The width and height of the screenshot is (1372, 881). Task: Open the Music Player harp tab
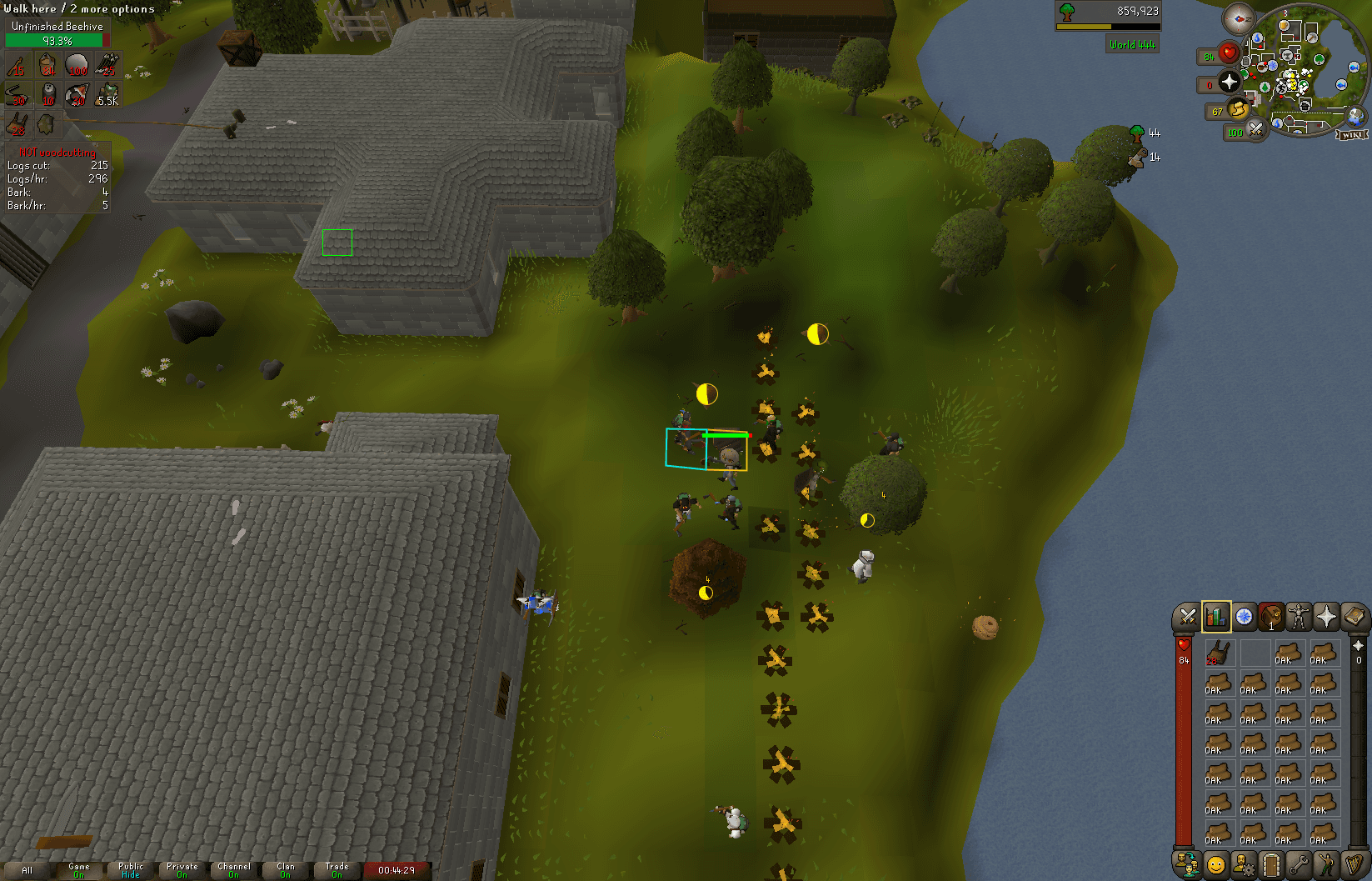(1355, 864)
